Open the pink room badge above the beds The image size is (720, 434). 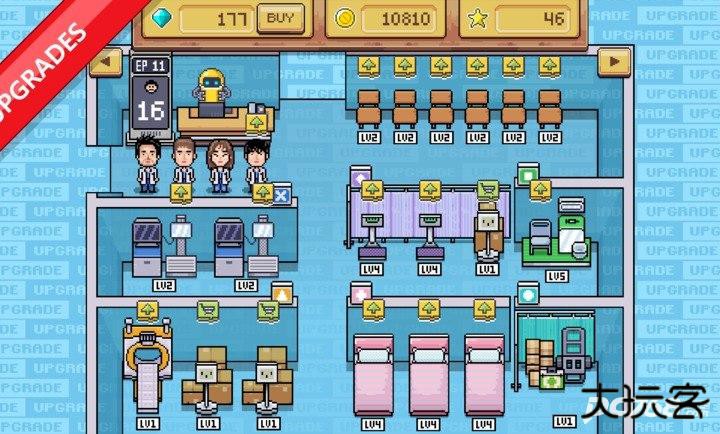pyautogui.click(x=359, y=294)
